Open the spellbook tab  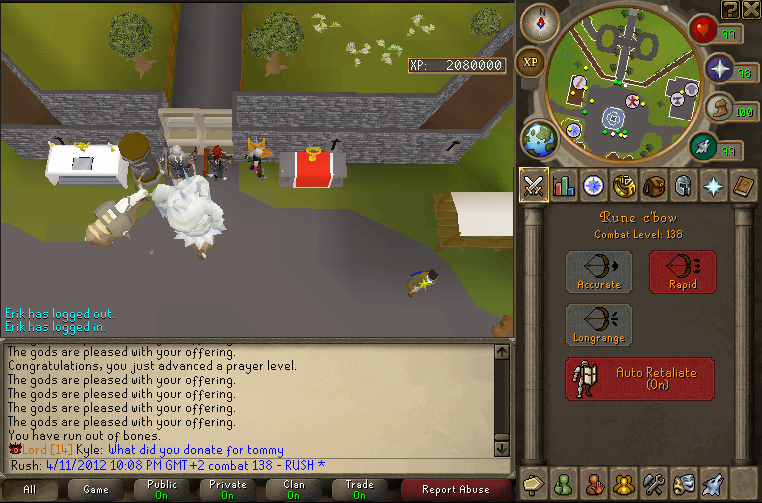pyautogui.click(x=743, y=186)
